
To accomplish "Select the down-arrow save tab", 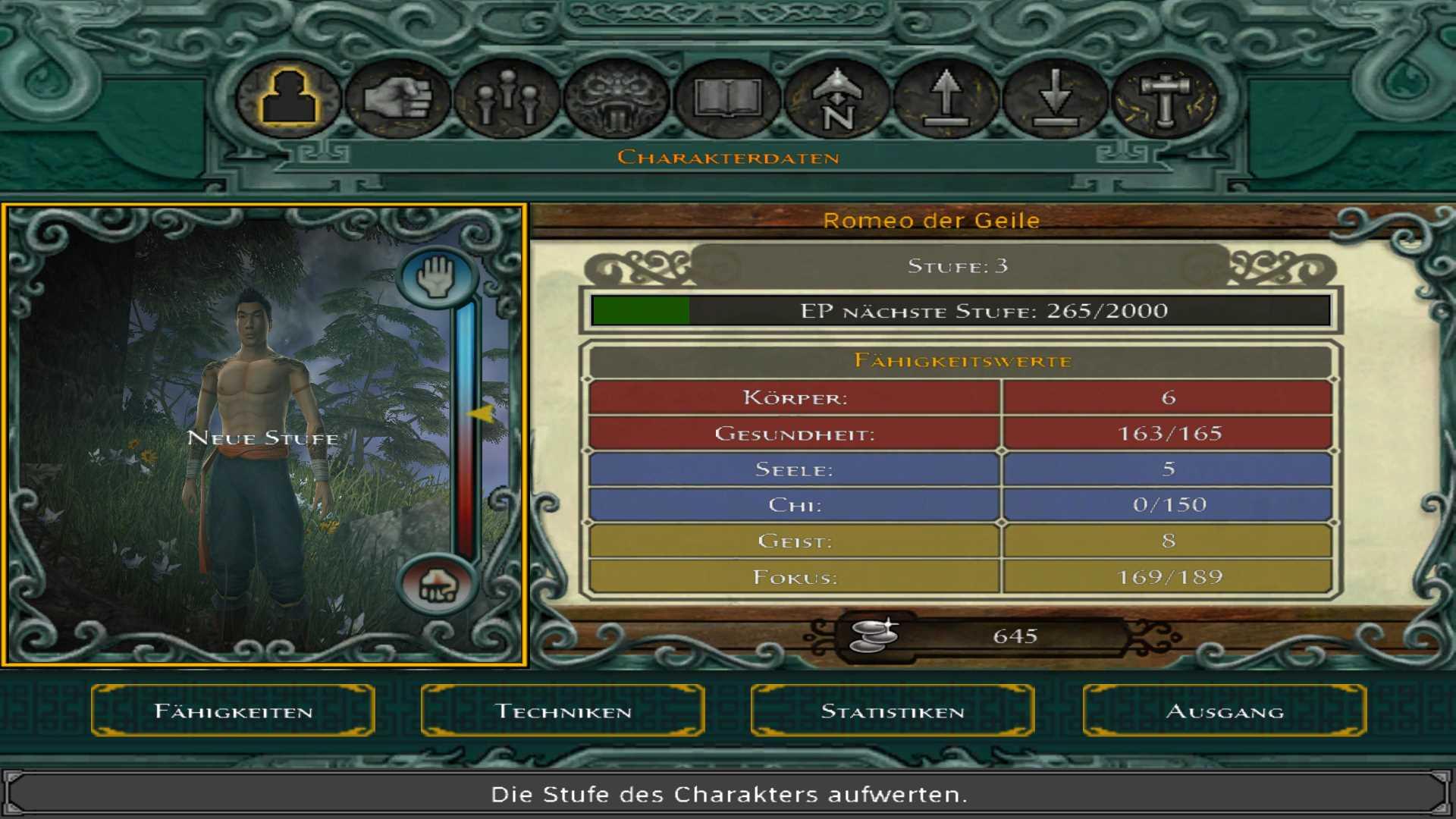I will [x=1055, y=99].
